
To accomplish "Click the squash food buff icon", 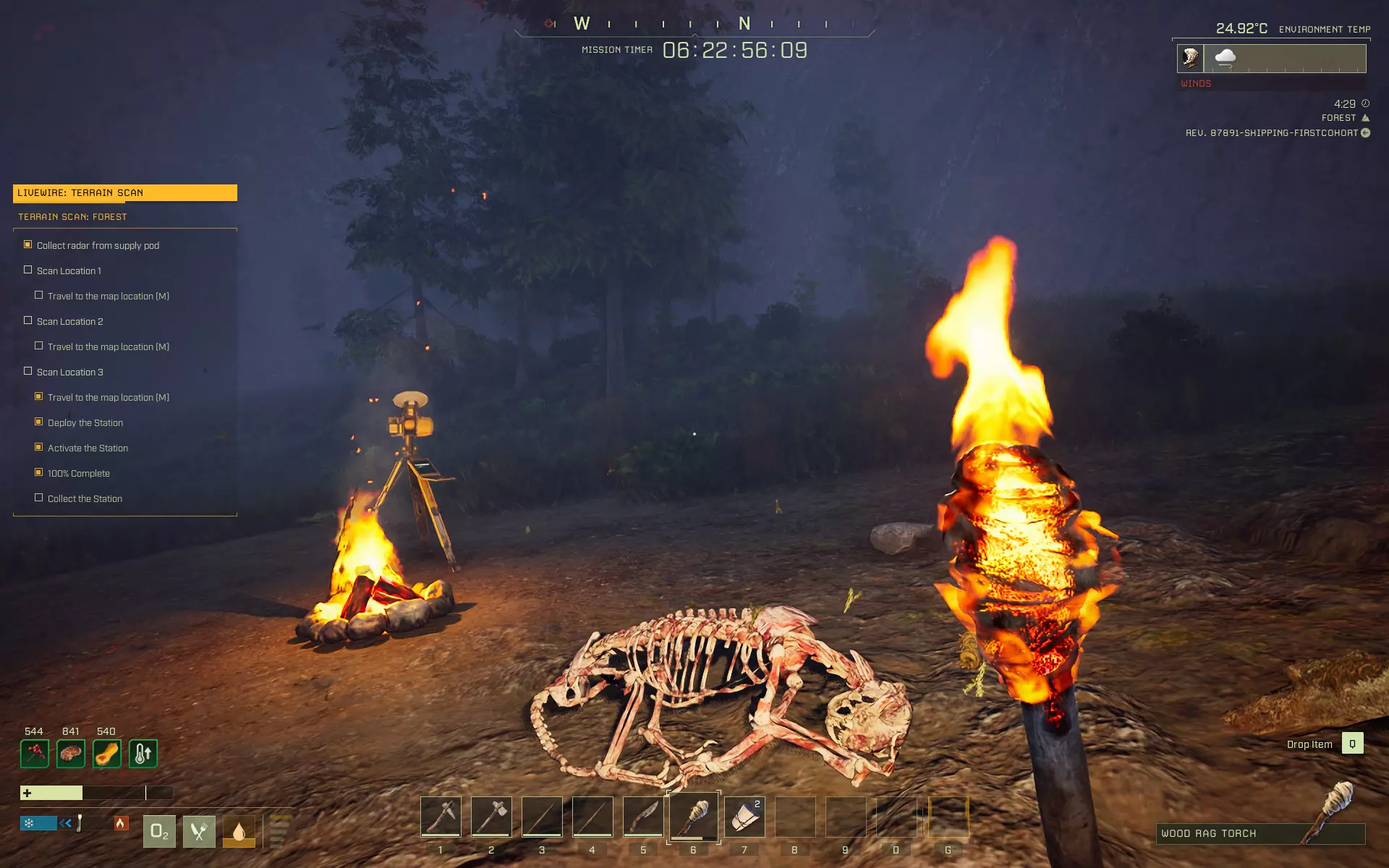I will (x=107, y=754).
